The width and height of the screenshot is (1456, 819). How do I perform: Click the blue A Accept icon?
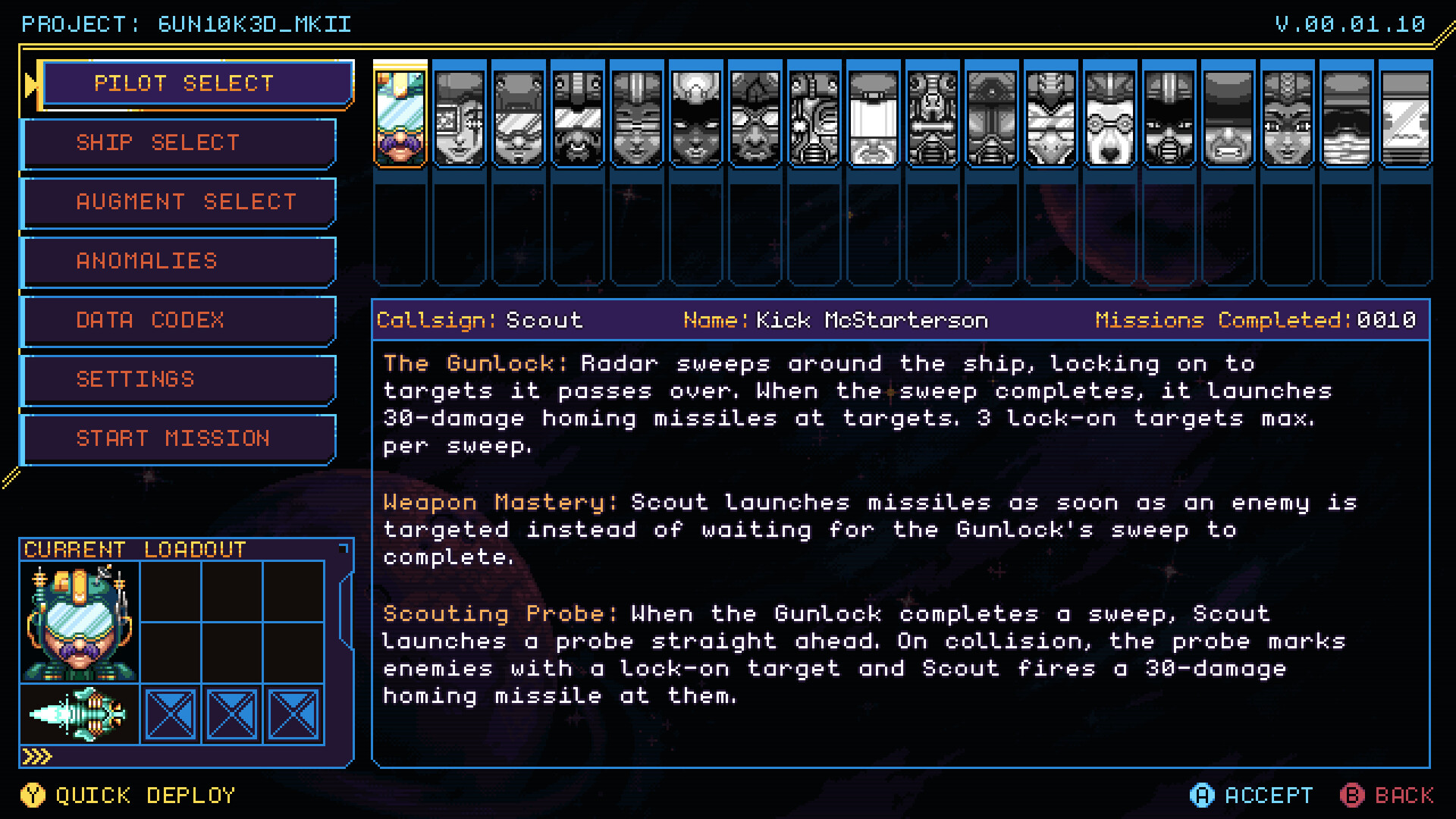(x=1203, y=795)
